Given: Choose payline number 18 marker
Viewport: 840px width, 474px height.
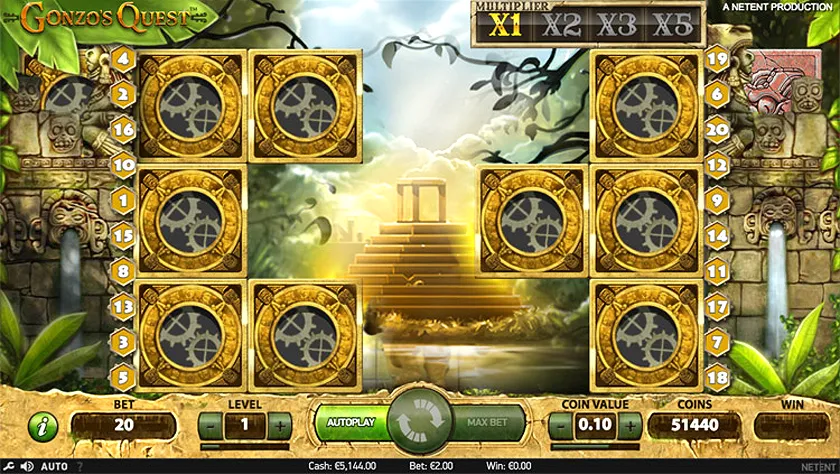Looking at the screenshot, I should point(716,377).
